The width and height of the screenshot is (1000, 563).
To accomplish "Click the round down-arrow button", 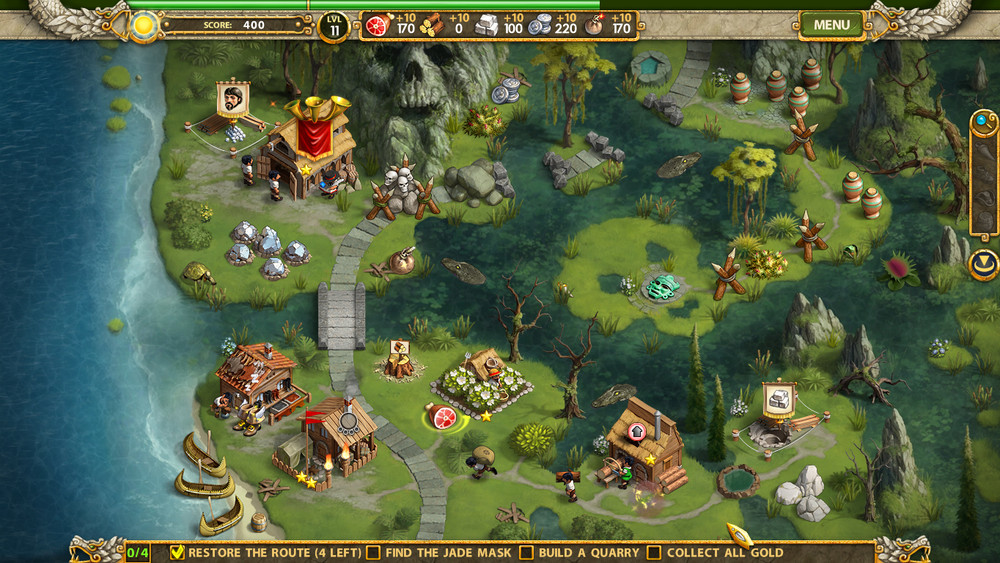I will 983,265.
